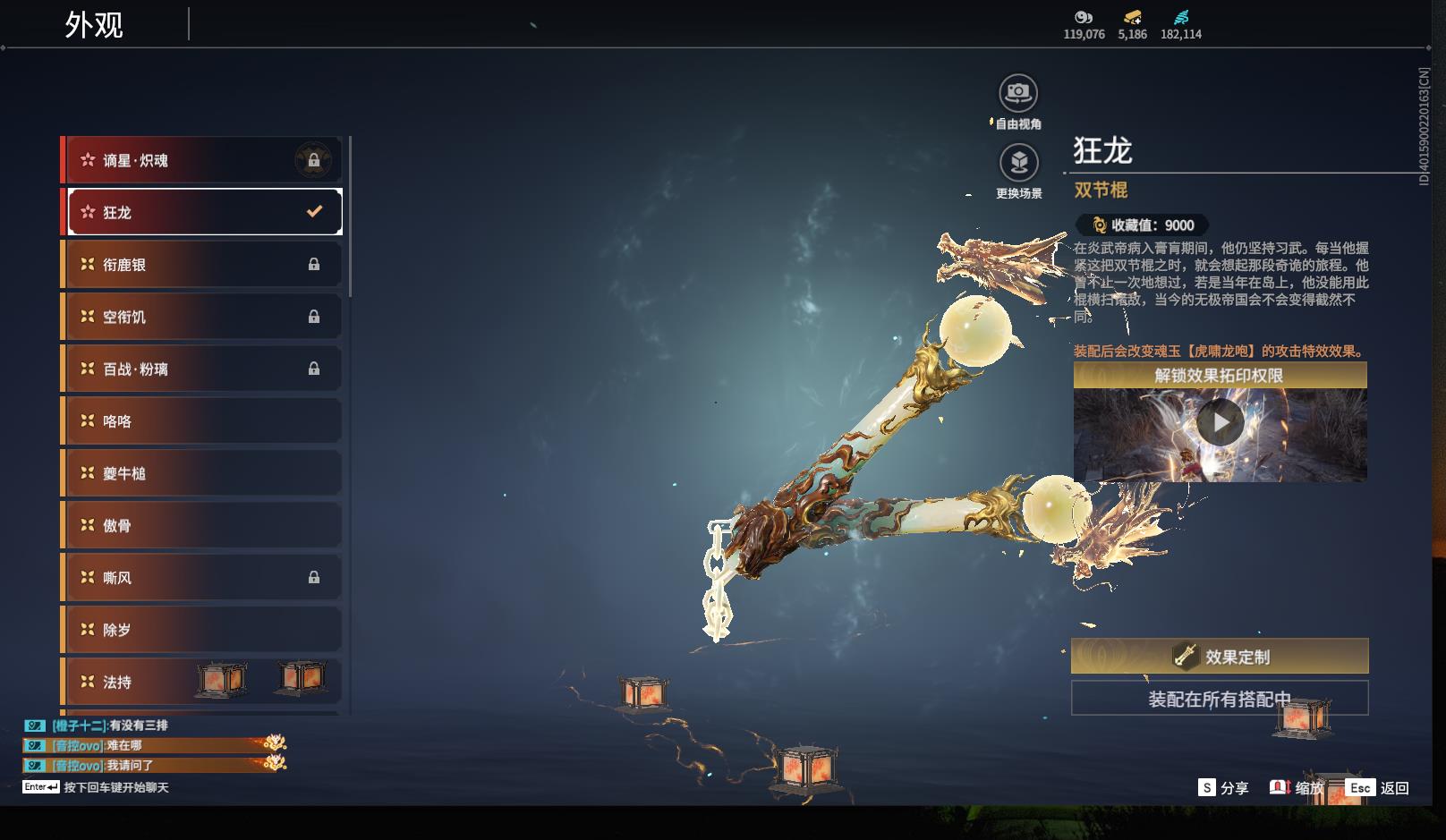
Task: Choose the 咯咯 skin entry
Action: [x=202, y=421]
